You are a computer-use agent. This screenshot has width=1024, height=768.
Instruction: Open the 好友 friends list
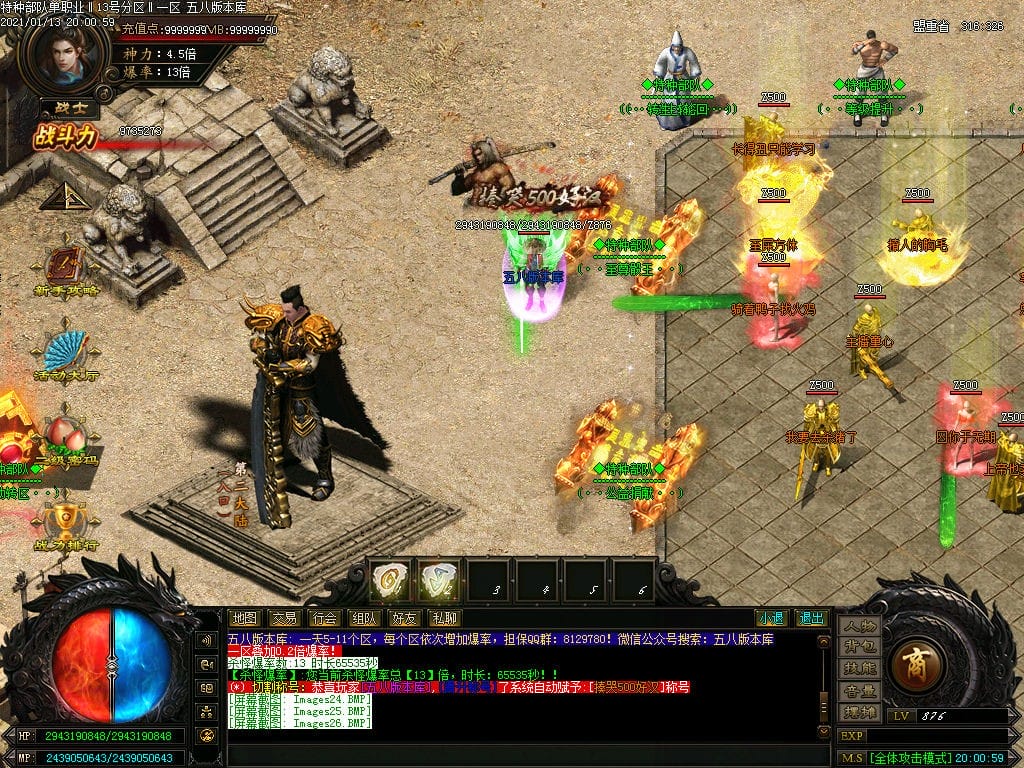coord(404,618)
